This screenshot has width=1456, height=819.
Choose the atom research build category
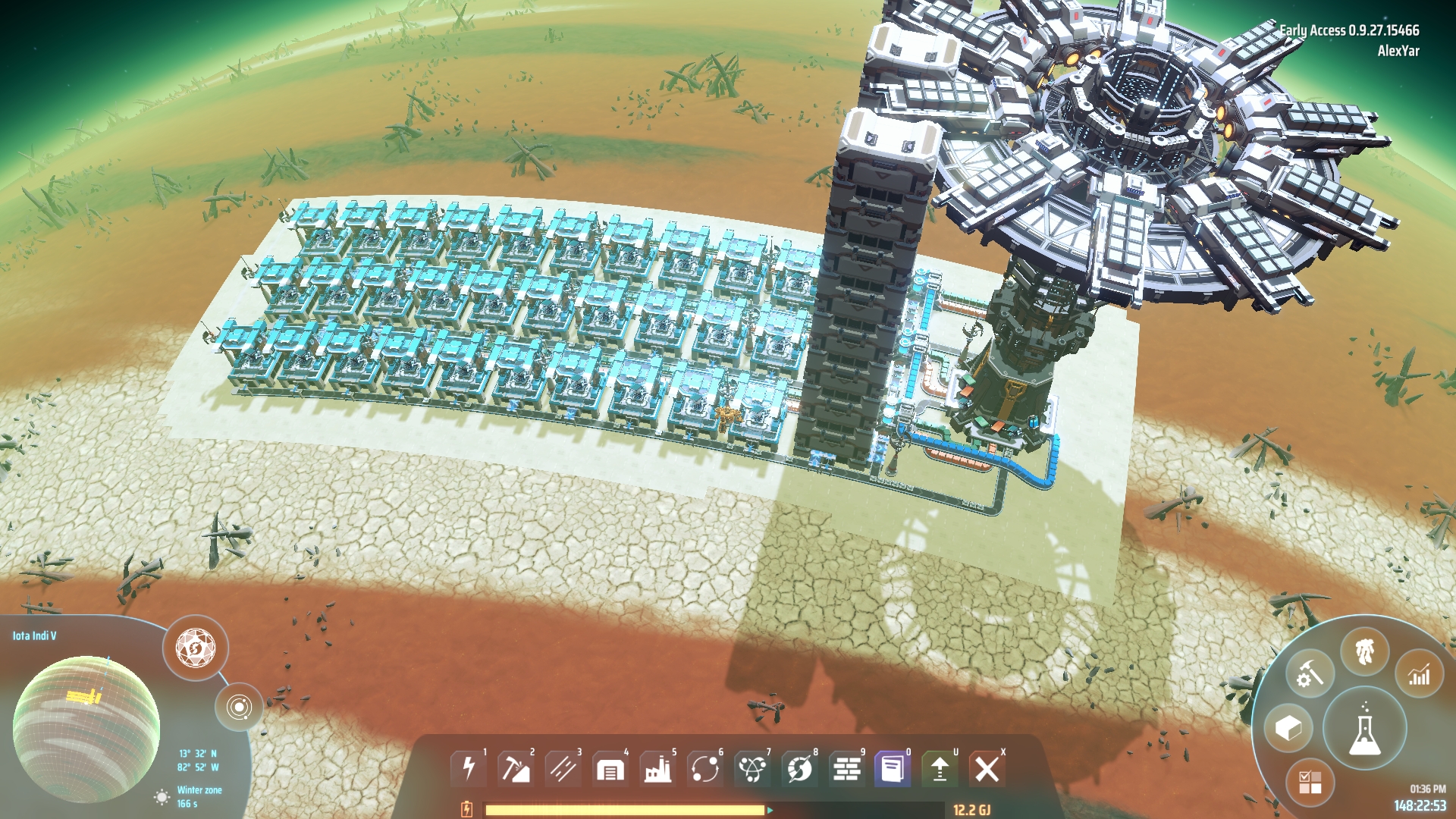pos(752,769)
